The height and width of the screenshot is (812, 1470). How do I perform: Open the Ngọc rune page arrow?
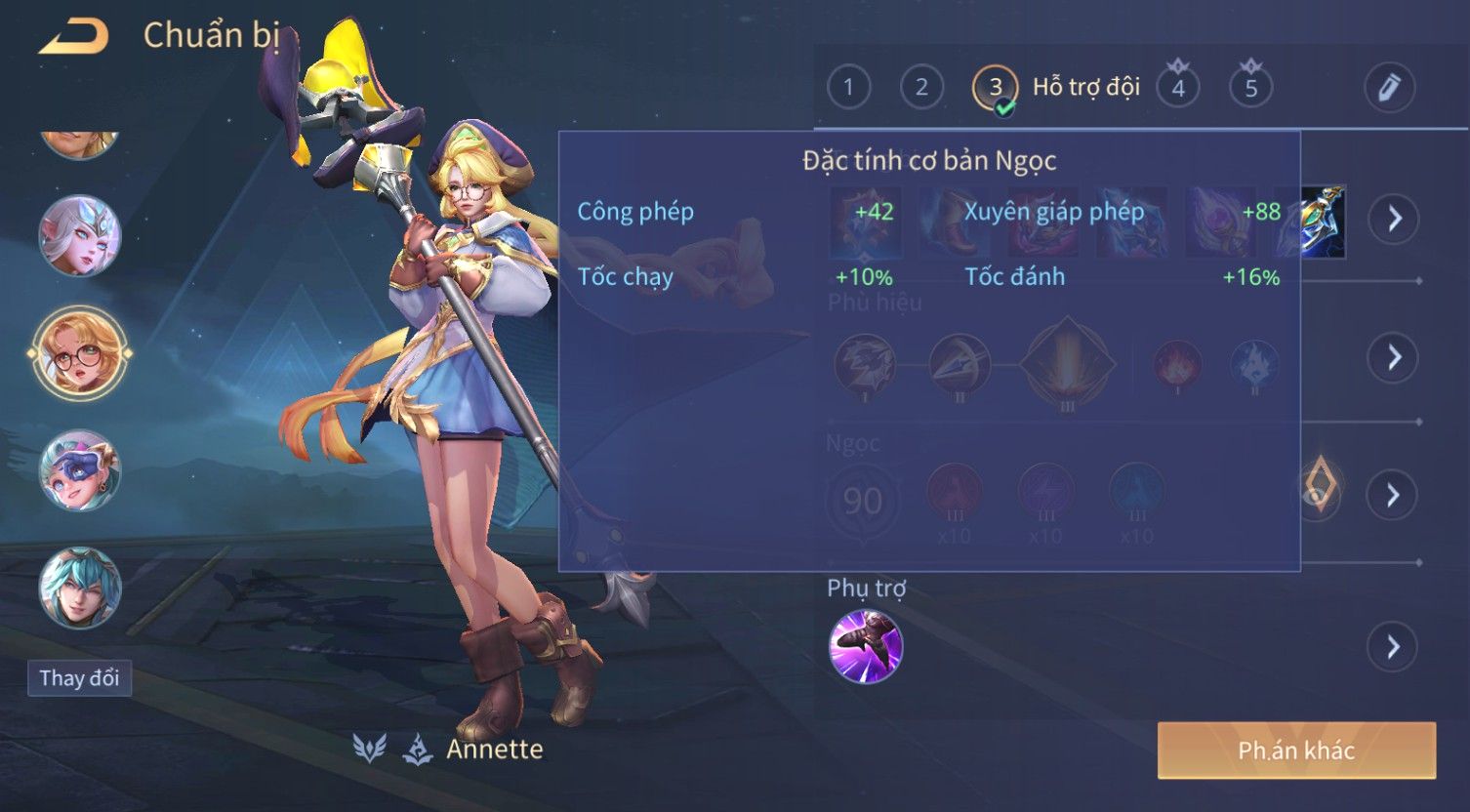click(x=1393, y=495)
